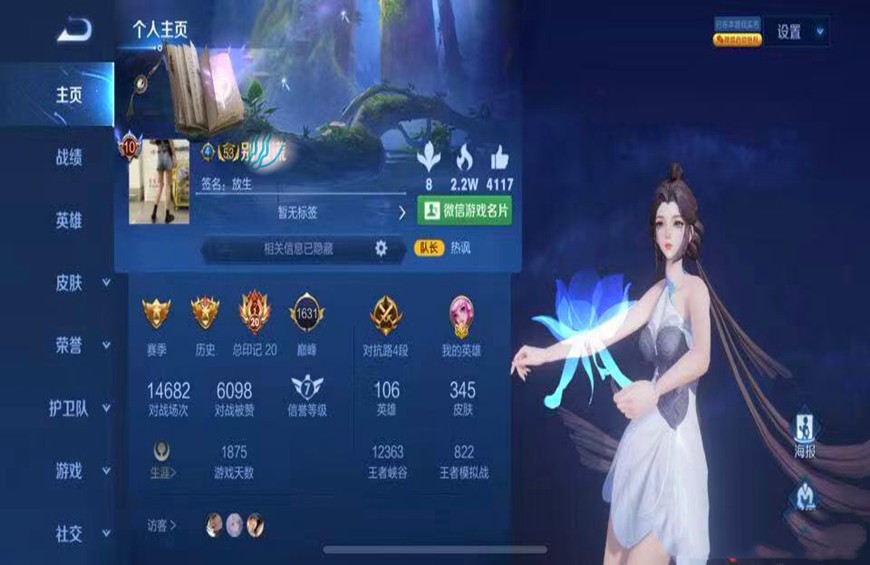Tap the player avatar photo
The image size is (870, 565).
click(159, 181)
